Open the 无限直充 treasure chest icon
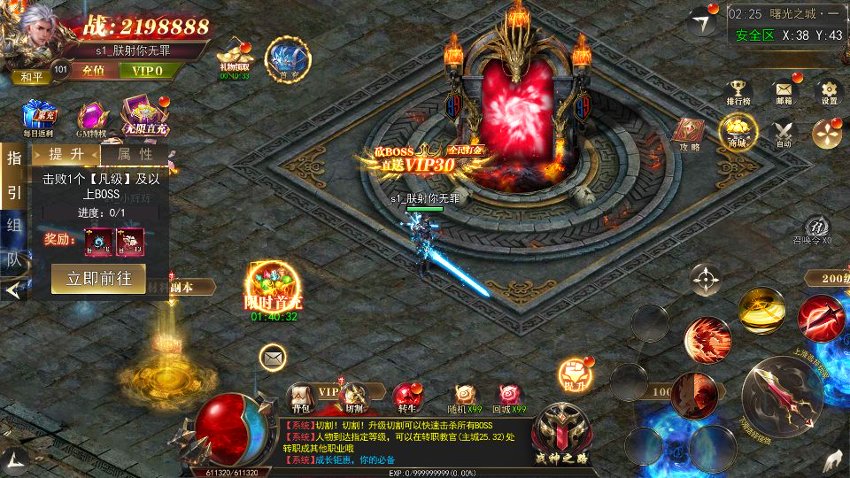The height and width of the screenshot is (478, 850). [141, 116]
